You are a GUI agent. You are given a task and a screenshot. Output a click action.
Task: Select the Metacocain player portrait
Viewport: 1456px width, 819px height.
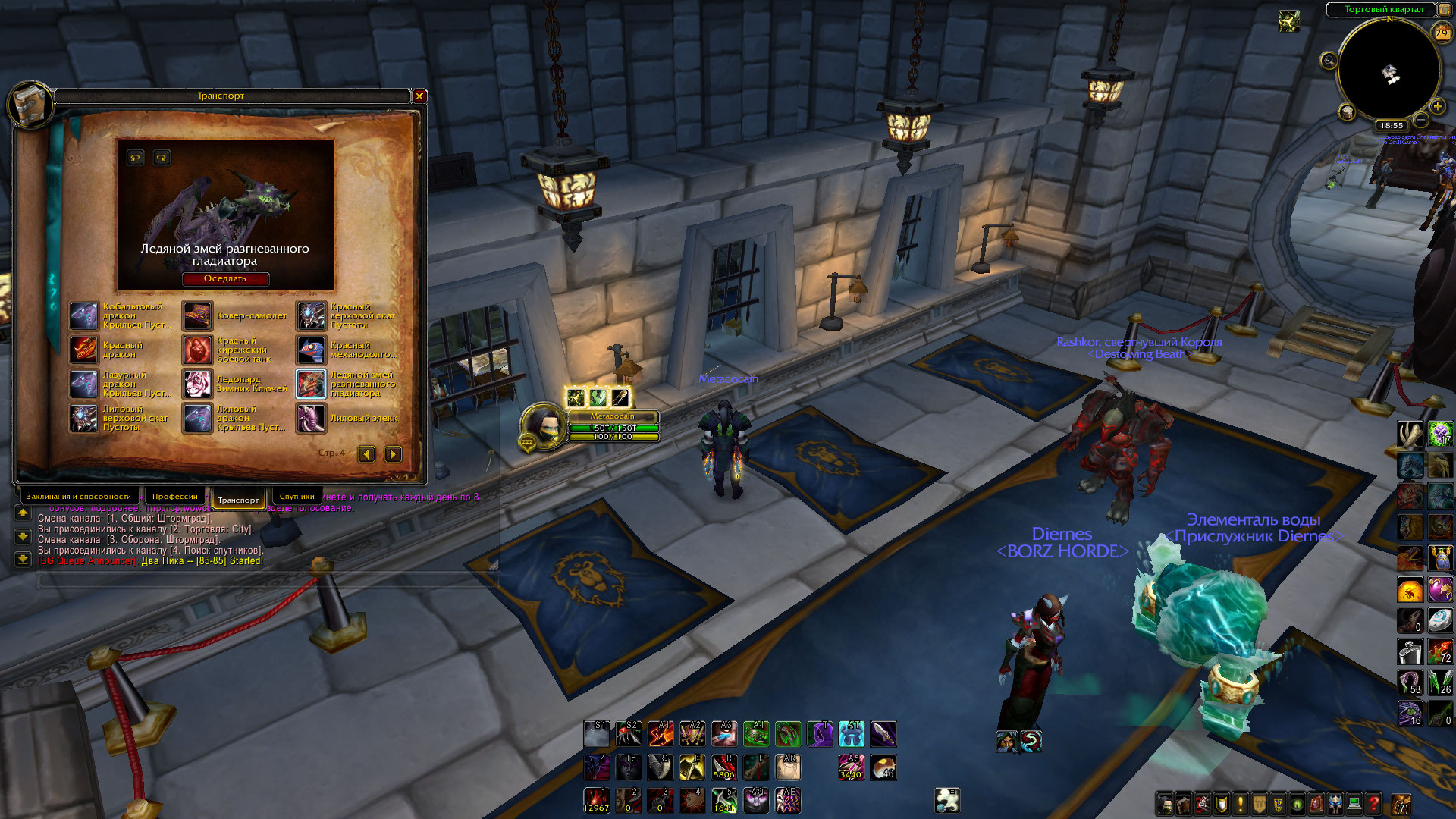pyautogui.click(x=544, y=425)
